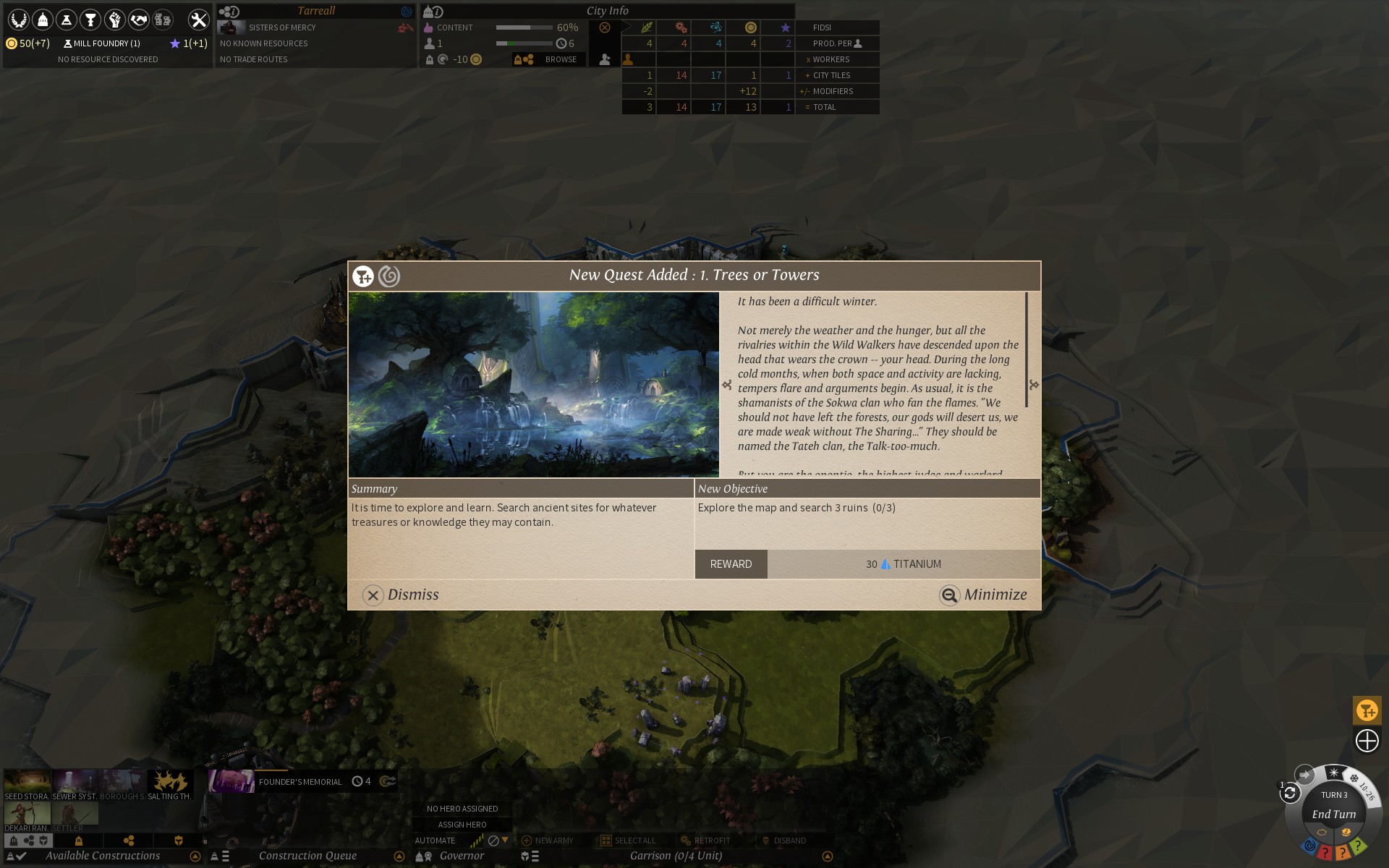
Task: Open the research flask screen
Action: point(67,20)
